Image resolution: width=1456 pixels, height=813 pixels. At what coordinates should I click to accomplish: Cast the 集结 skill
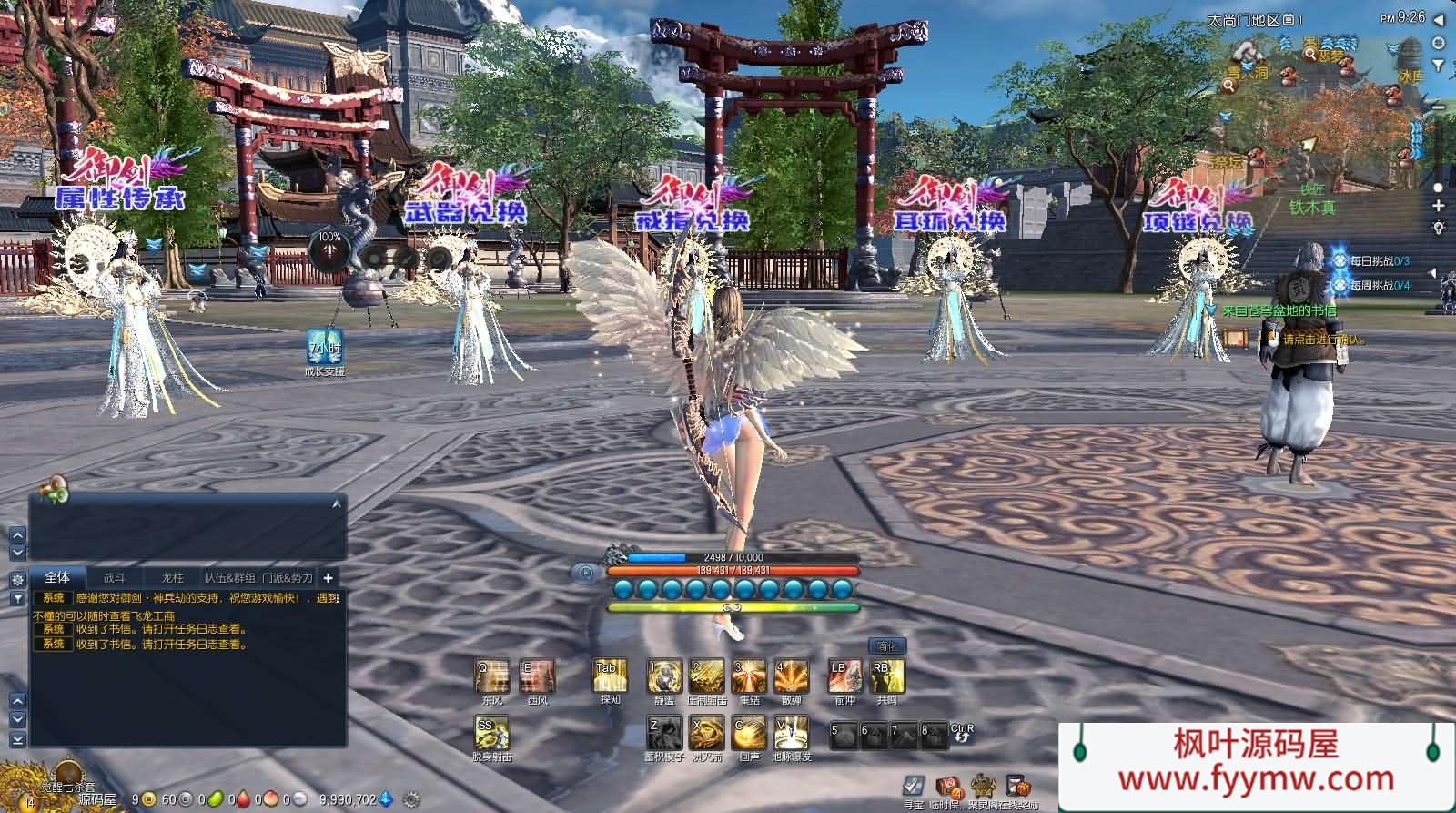pyautogui.click(x=750, y=677)
